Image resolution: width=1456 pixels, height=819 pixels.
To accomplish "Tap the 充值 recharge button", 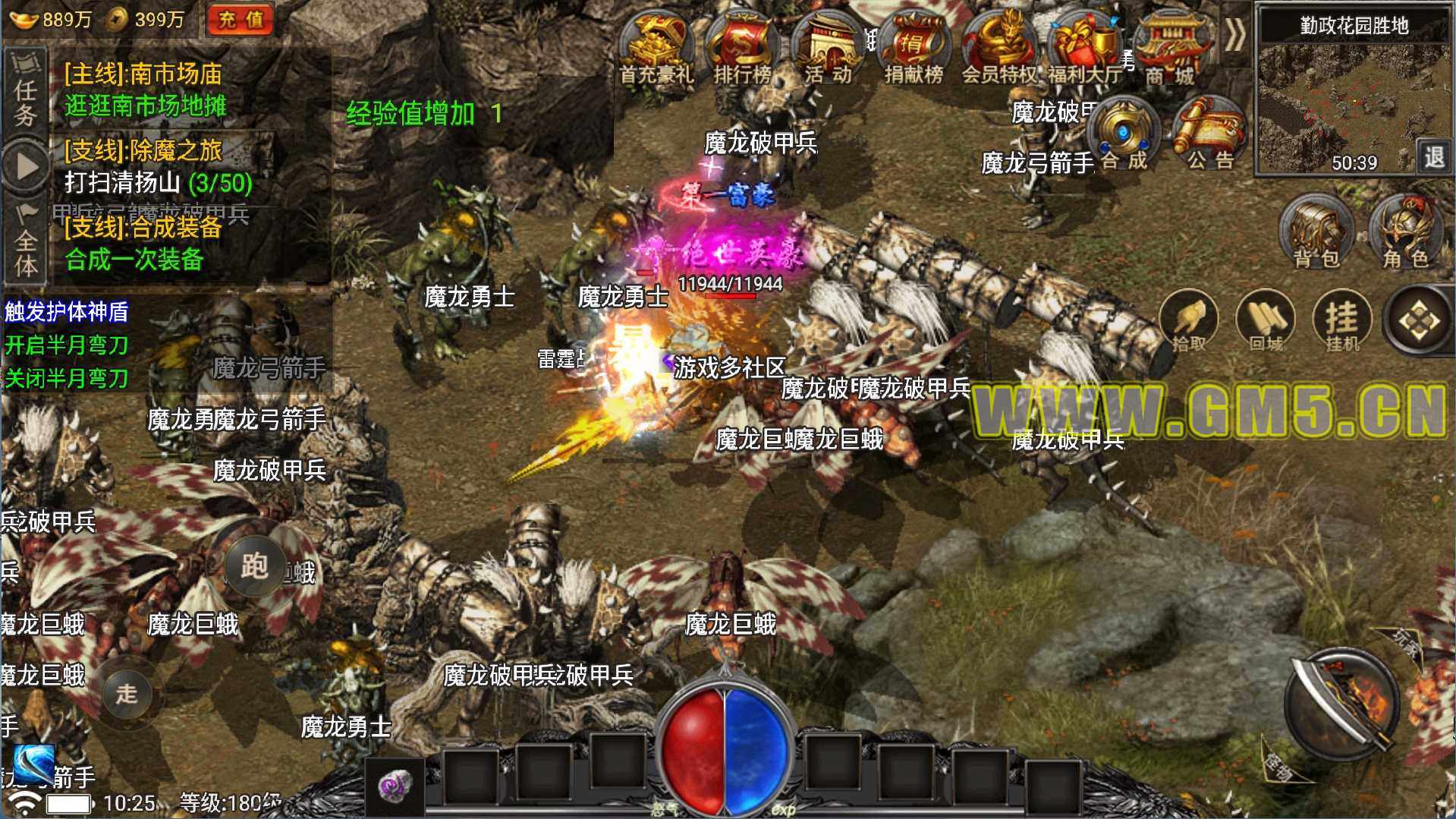I will pos(241,20).
